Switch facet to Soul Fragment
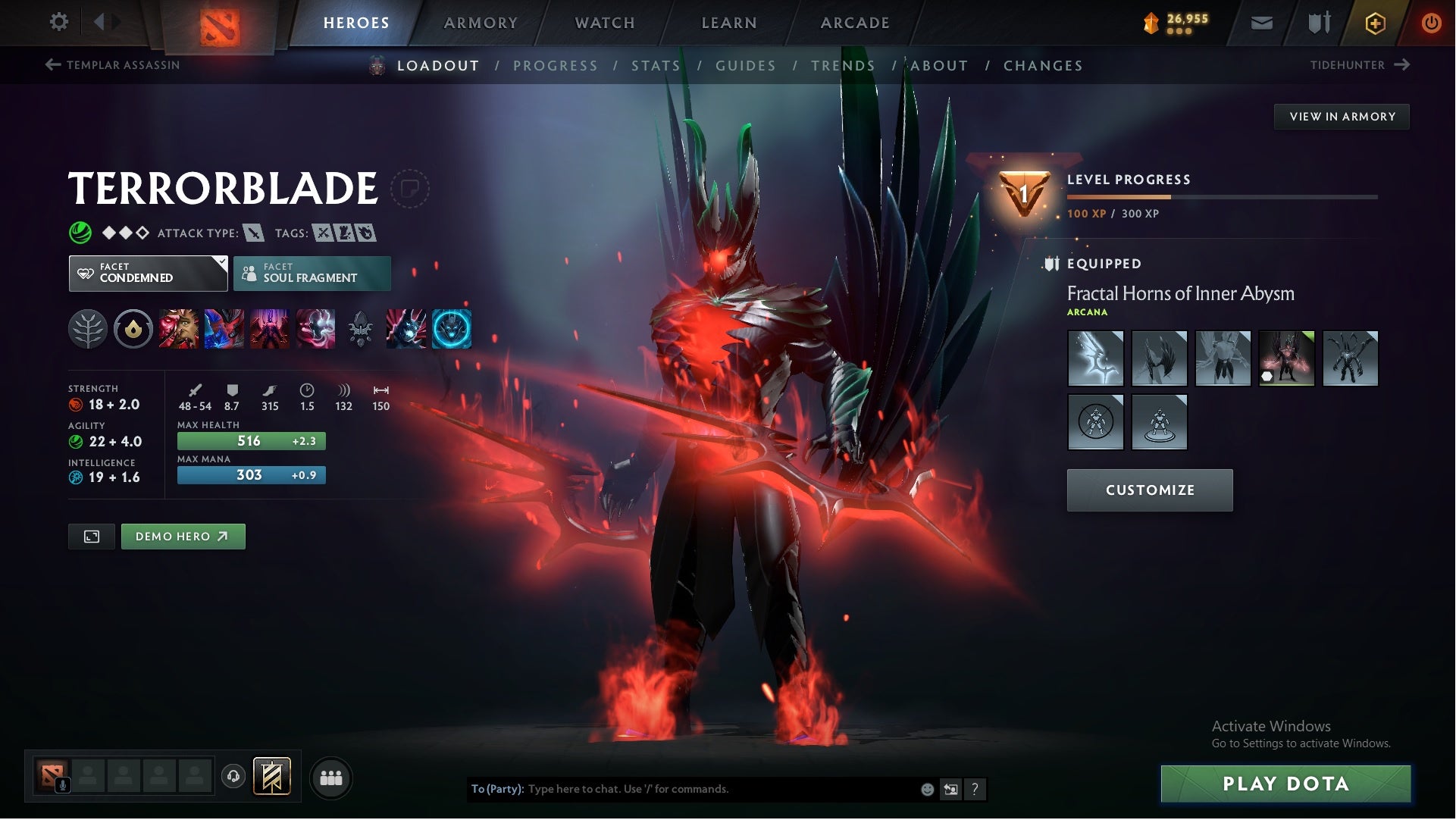This screenshot has height=820, width=1456. coord(312,273)
